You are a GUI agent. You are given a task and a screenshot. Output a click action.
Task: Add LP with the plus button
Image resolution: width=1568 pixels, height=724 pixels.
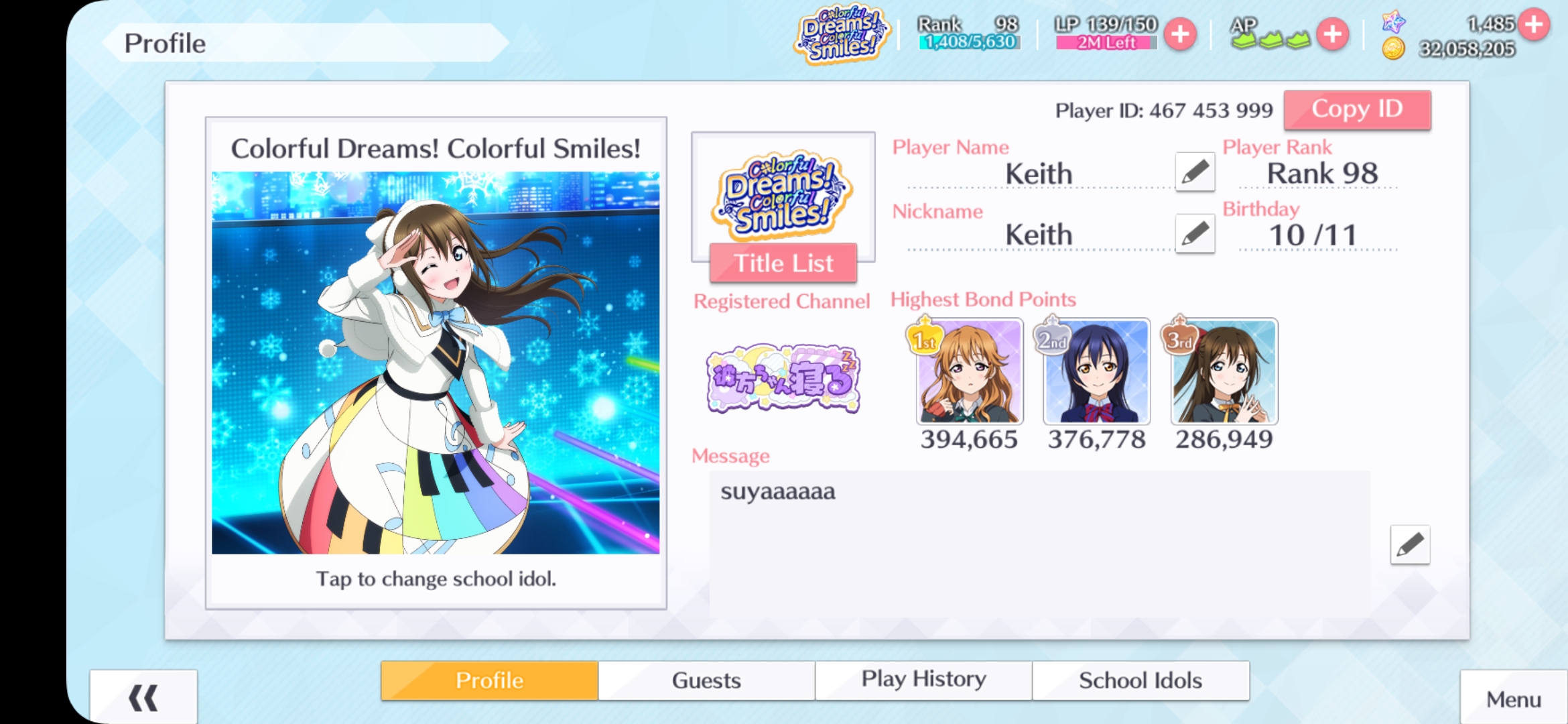(1180, 34)
